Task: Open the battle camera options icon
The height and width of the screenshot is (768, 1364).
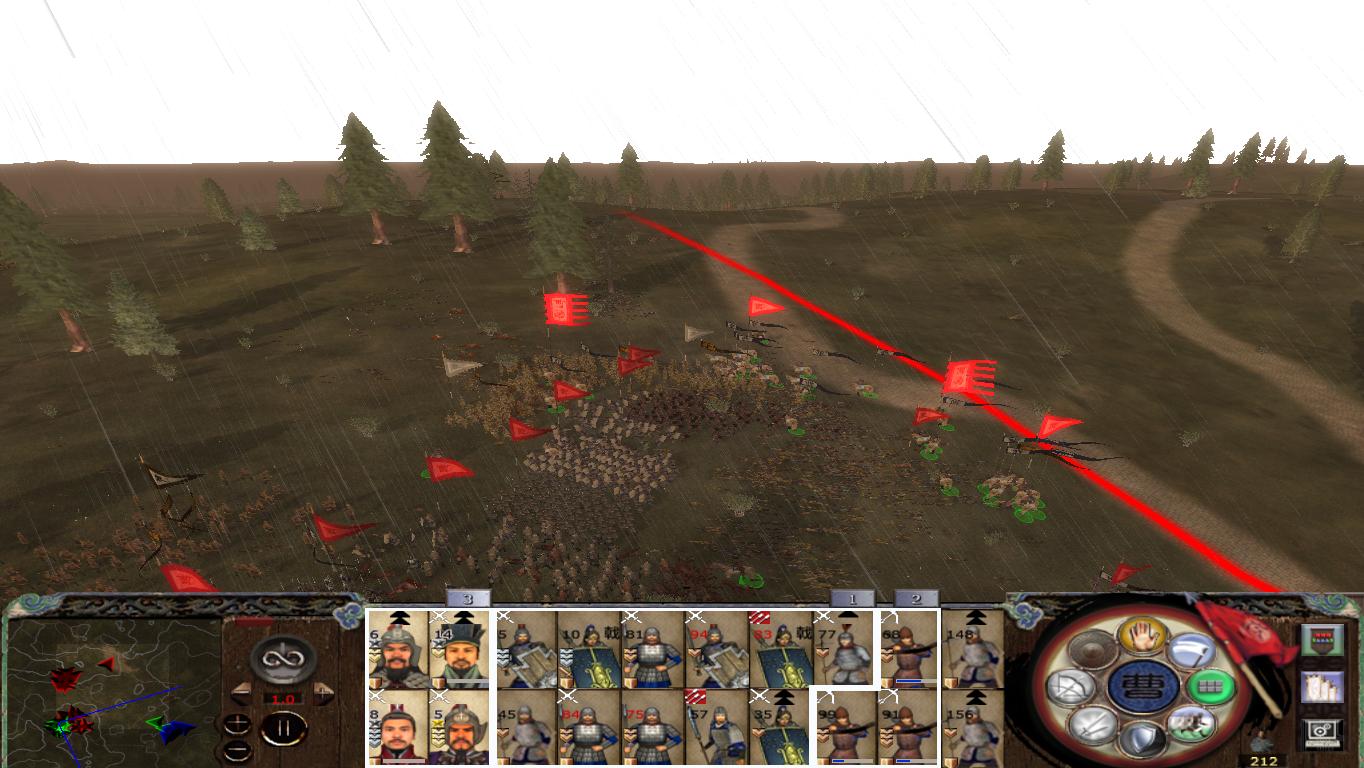Action: 1323,732
